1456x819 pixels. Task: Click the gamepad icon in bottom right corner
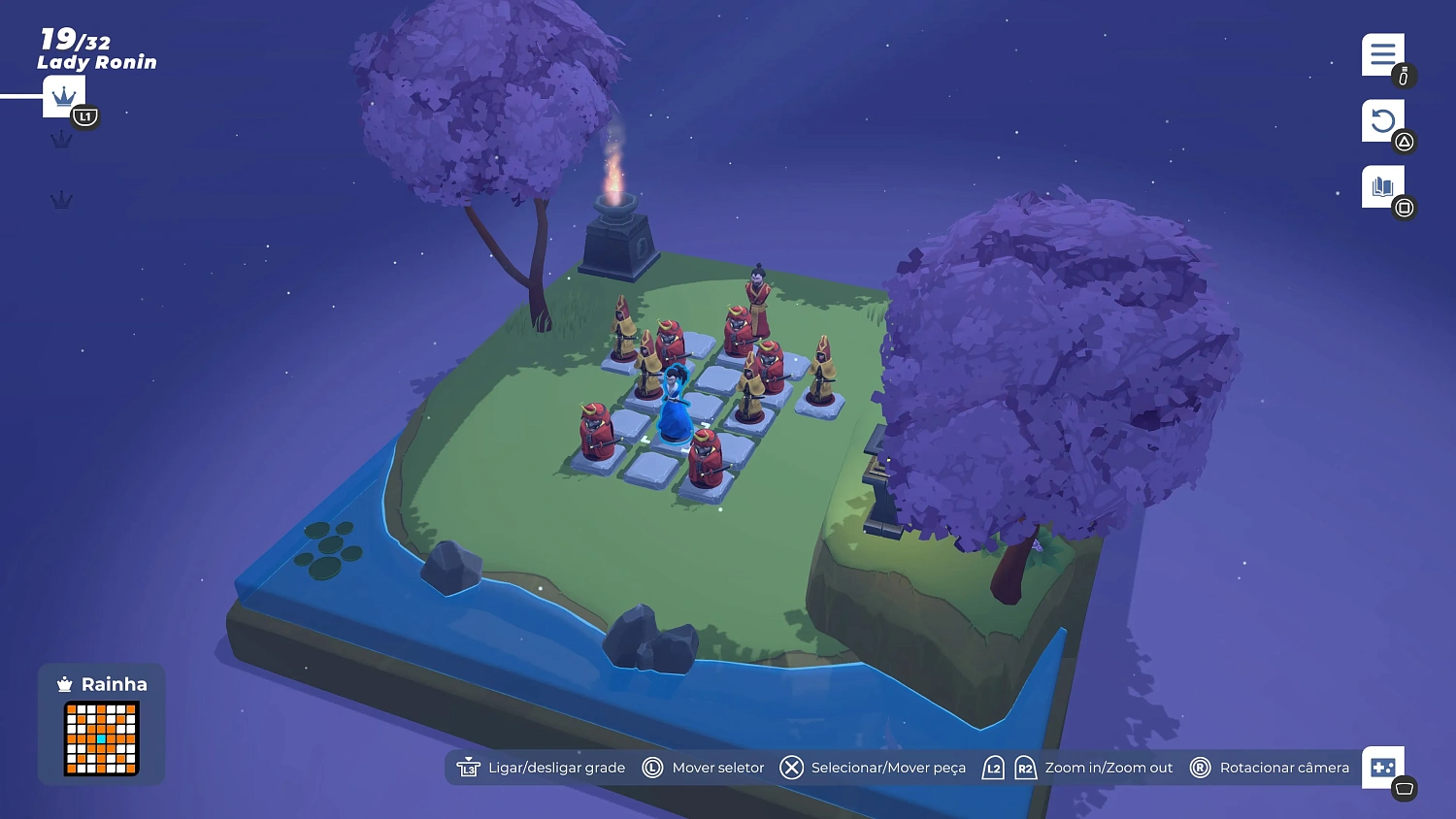1382,767
